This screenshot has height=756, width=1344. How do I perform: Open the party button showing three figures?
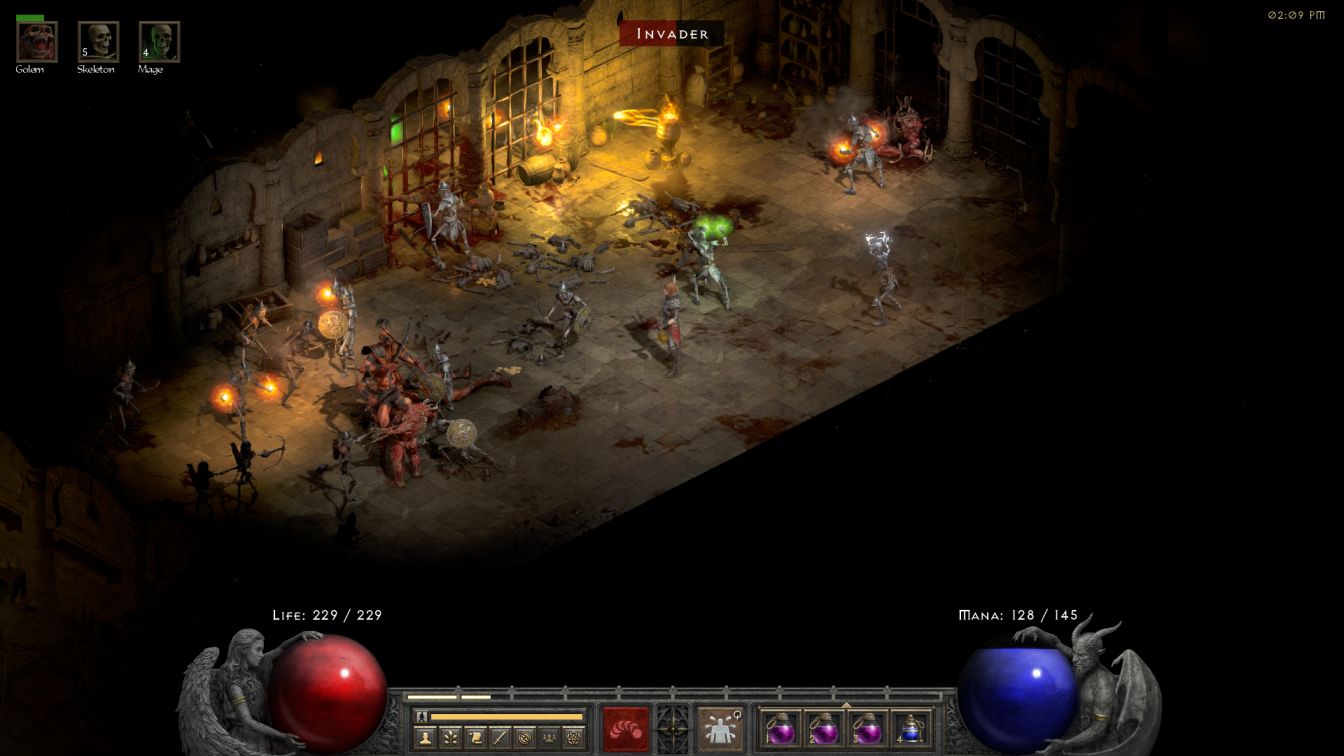(x=549, y=738)
